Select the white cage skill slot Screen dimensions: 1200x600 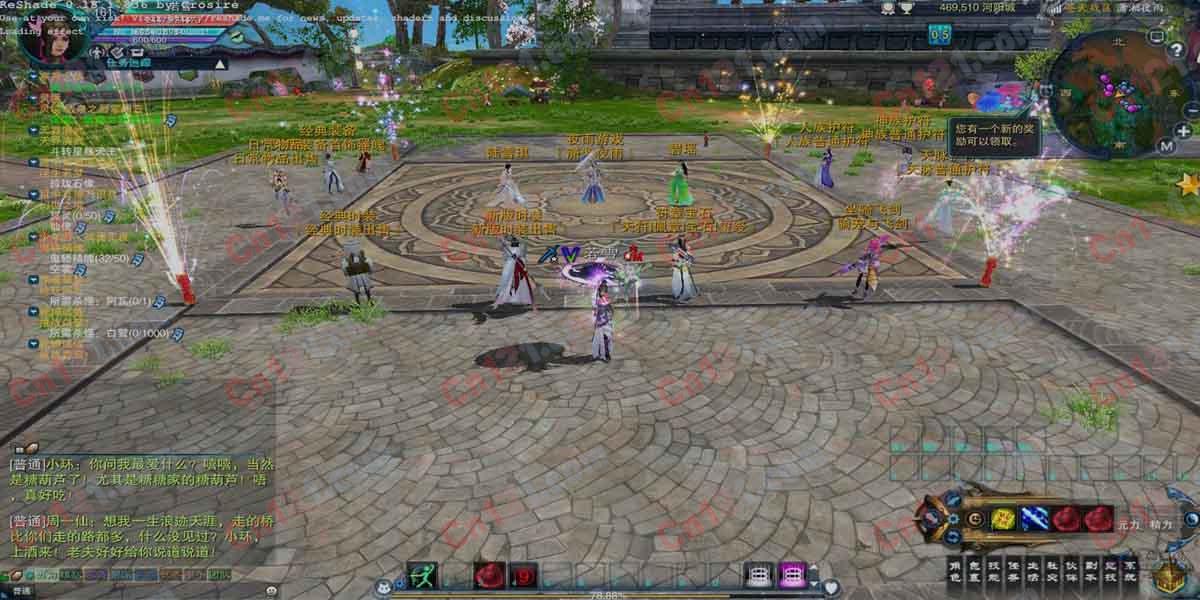[760, 575]
